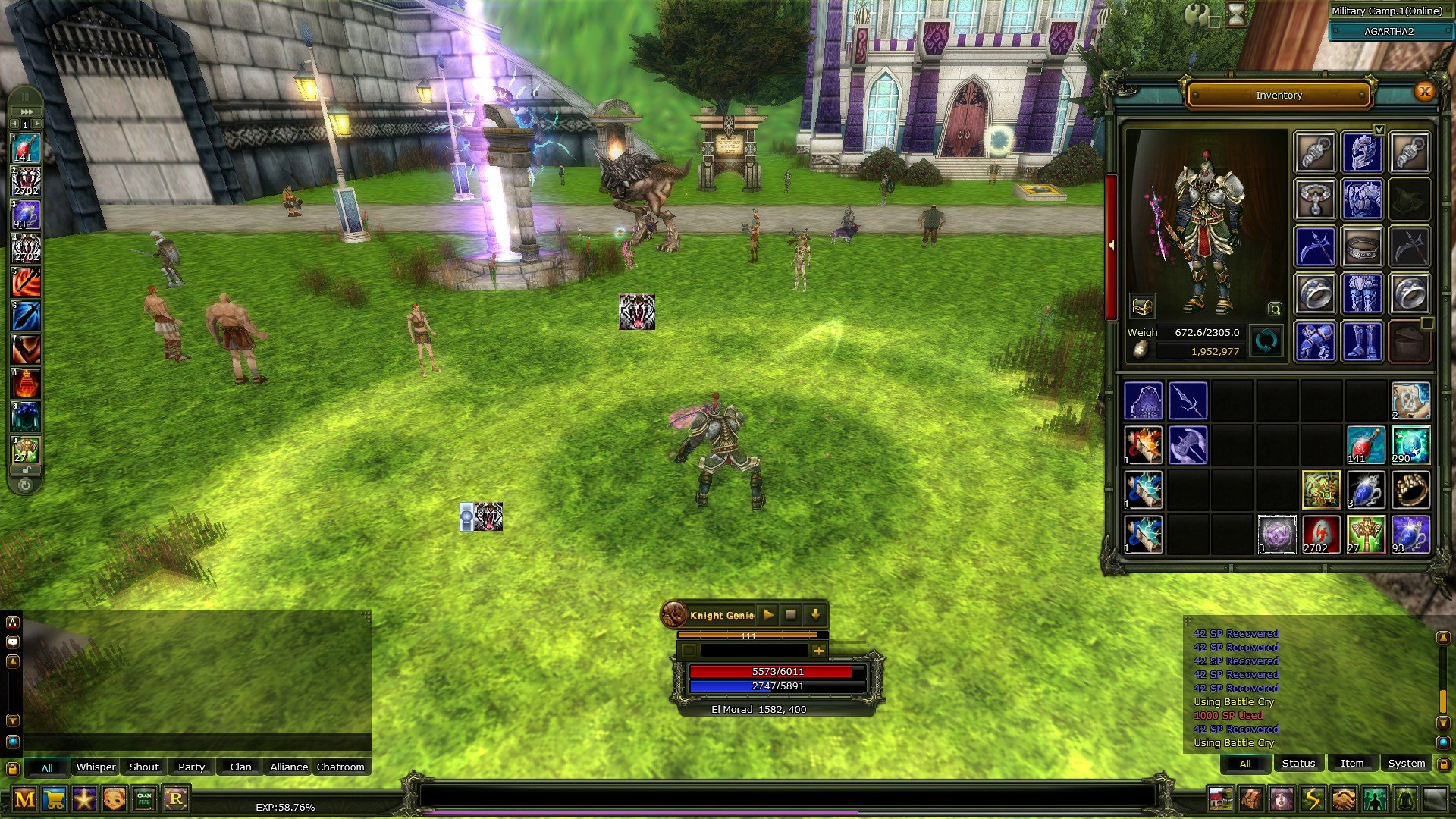Switch info log to Item tab
The width and height of the screenshot is (1456, 819).
click(1351, 763)
